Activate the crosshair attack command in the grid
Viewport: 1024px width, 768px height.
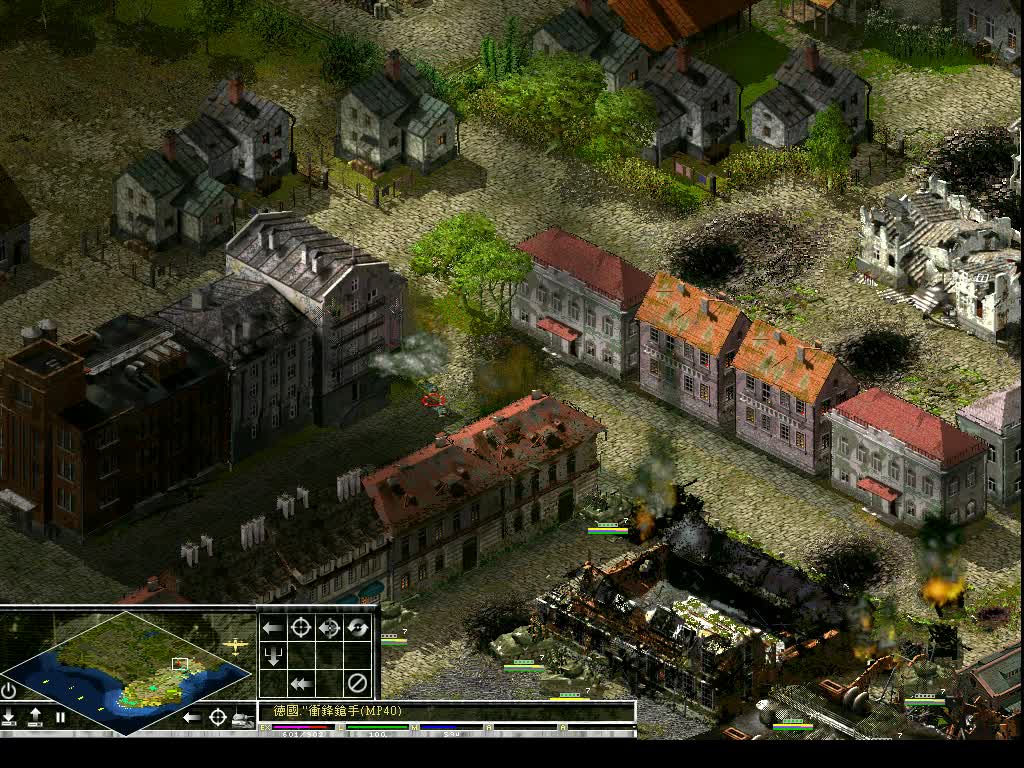pyautogui.click(x=300, y=628)
